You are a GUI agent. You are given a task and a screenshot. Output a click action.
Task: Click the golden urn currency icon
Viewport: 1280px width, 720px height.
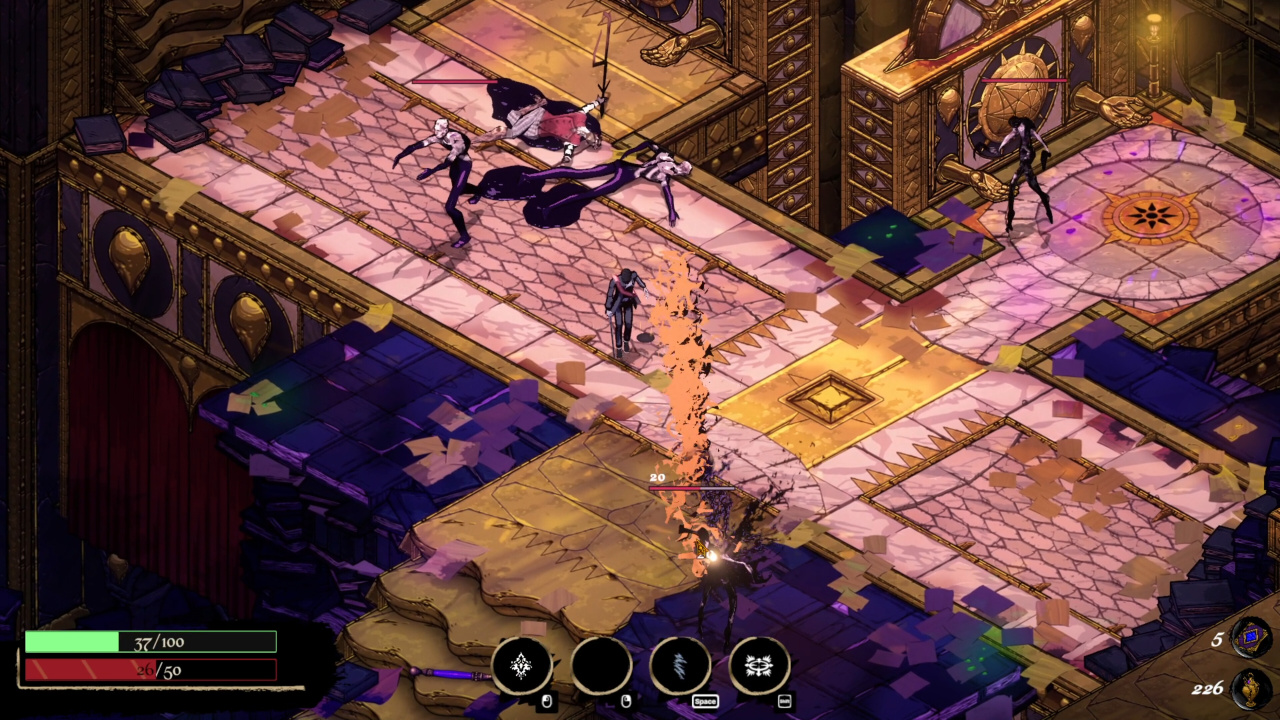click(x=1251, y=687)
